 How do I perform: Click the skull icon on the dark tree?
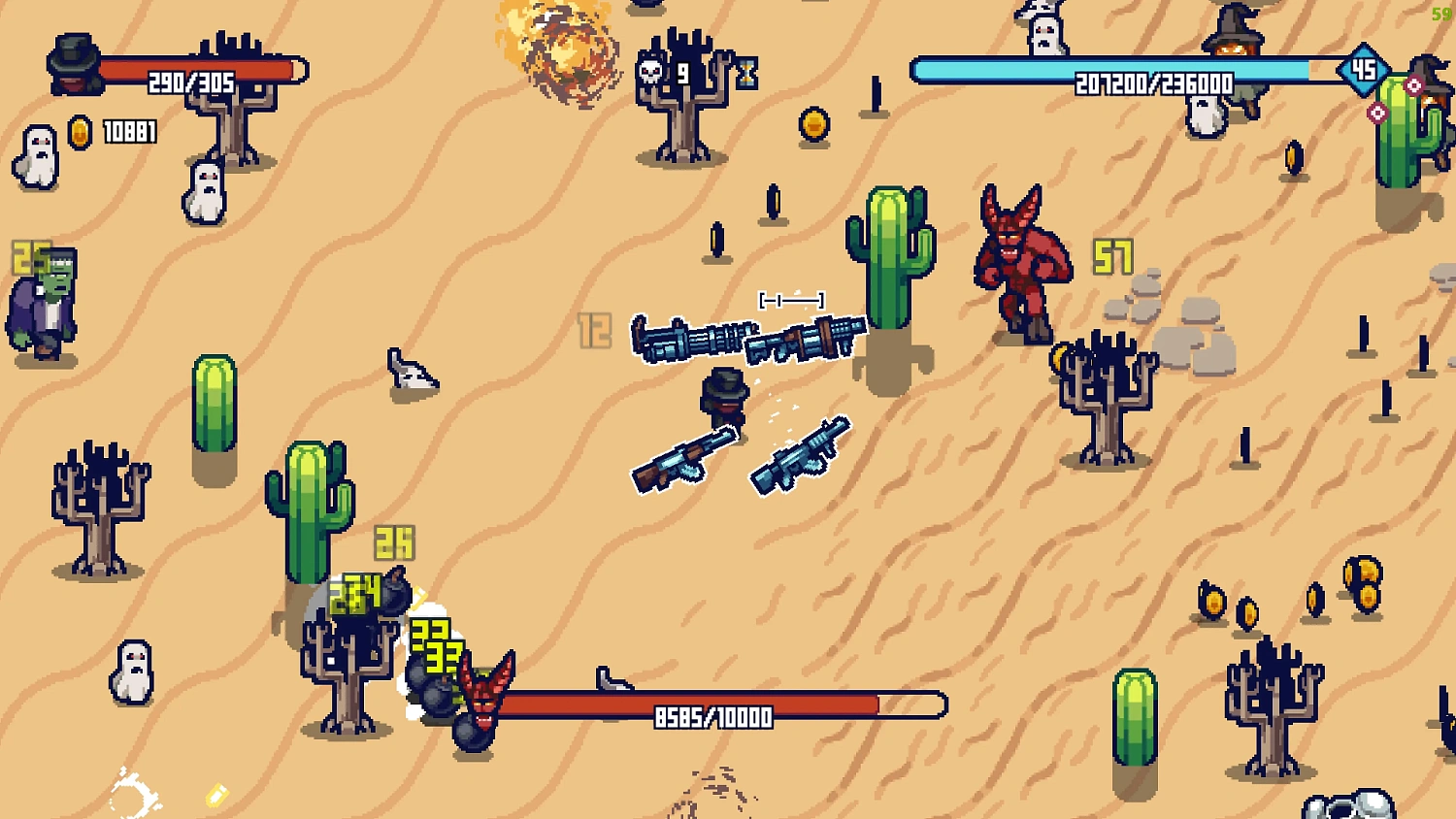(652, 73)
